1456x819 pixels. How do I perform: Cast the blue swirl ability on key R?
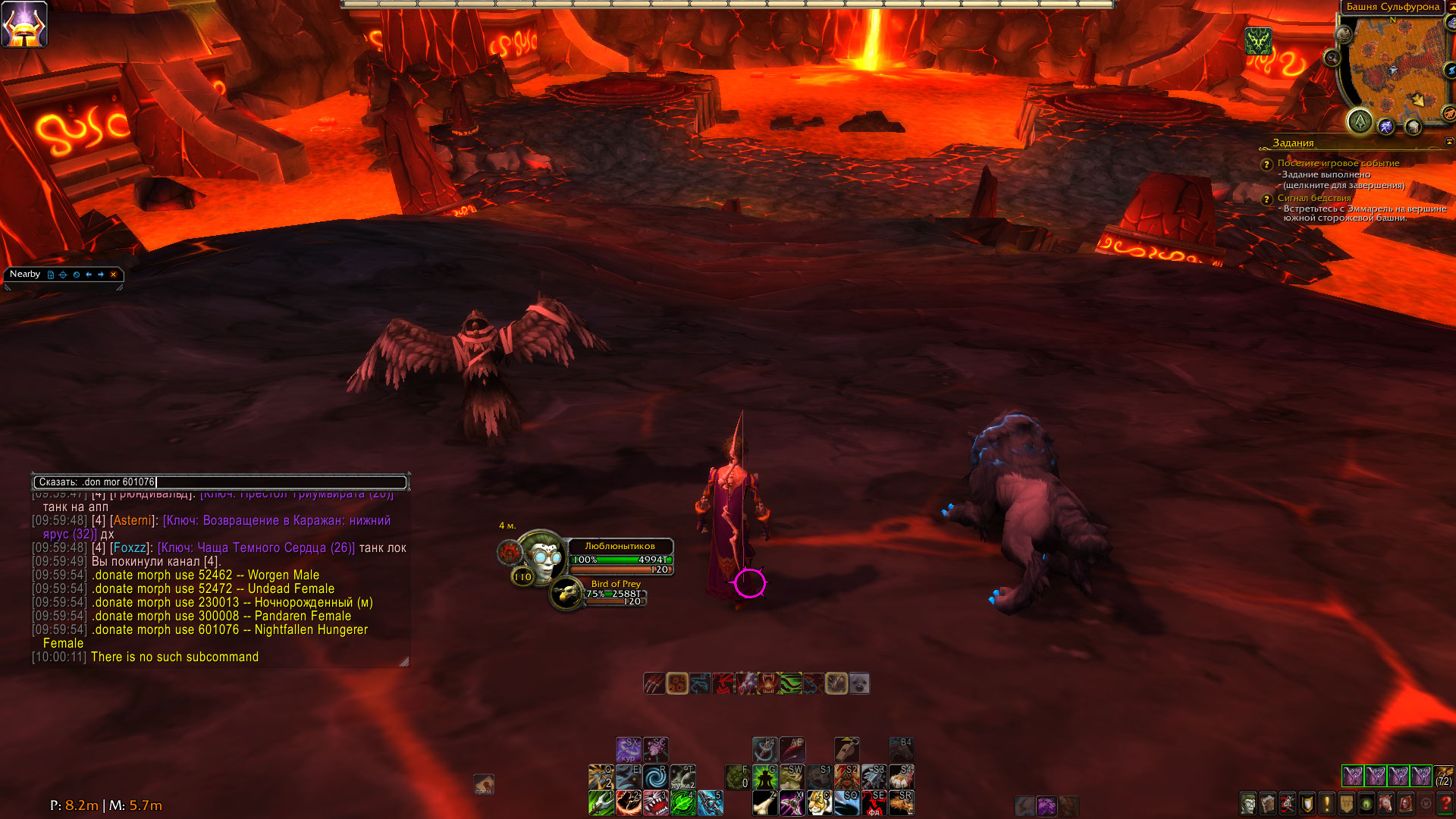coord(655,777)
